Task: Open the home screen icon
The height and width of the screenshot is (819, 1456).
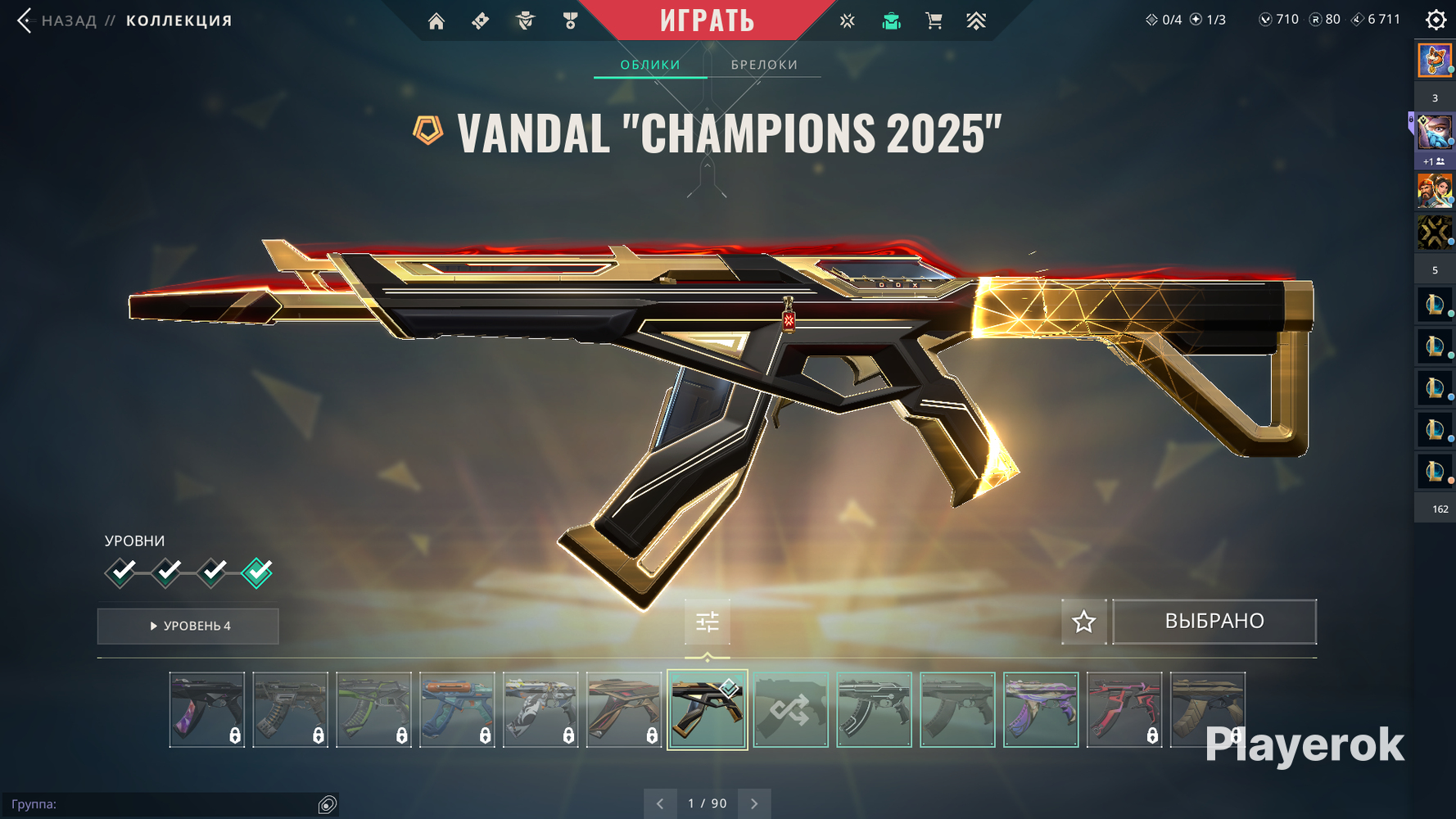Action: point(436,21)
